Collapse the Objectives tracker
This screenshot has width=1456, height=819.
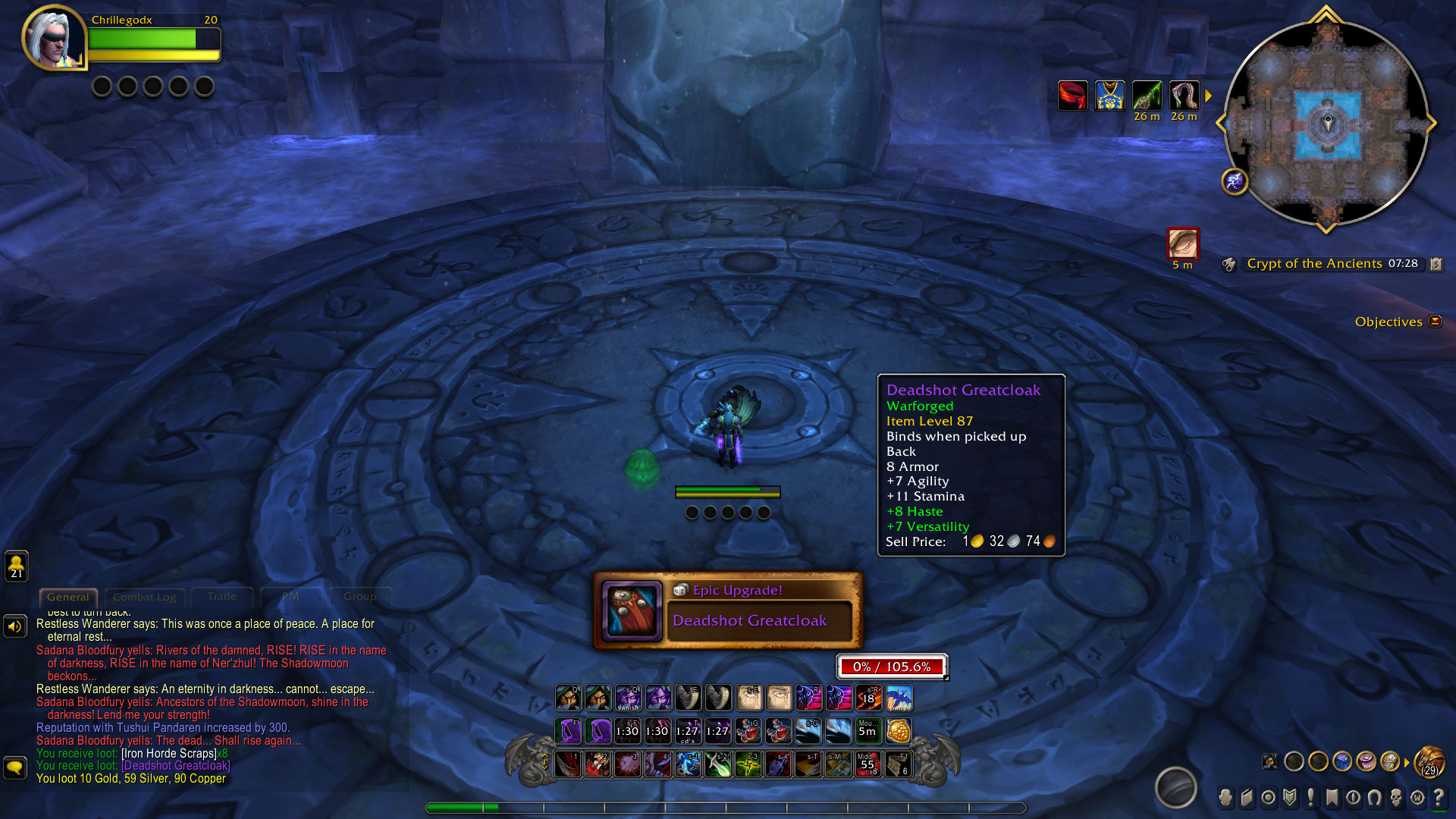coord(1435,322)
